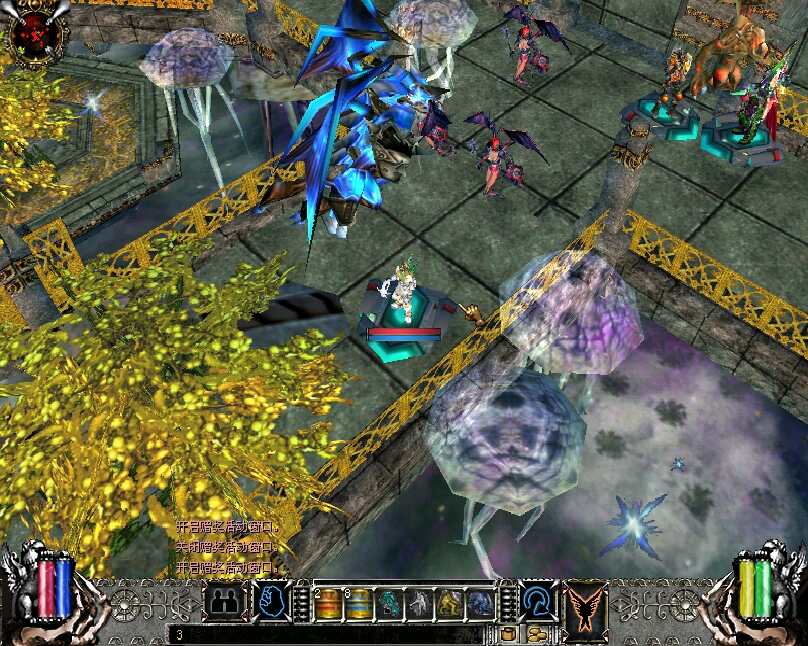Open the two-figures party icon
This screenshot has width=808, height=646.
[224, 602]
